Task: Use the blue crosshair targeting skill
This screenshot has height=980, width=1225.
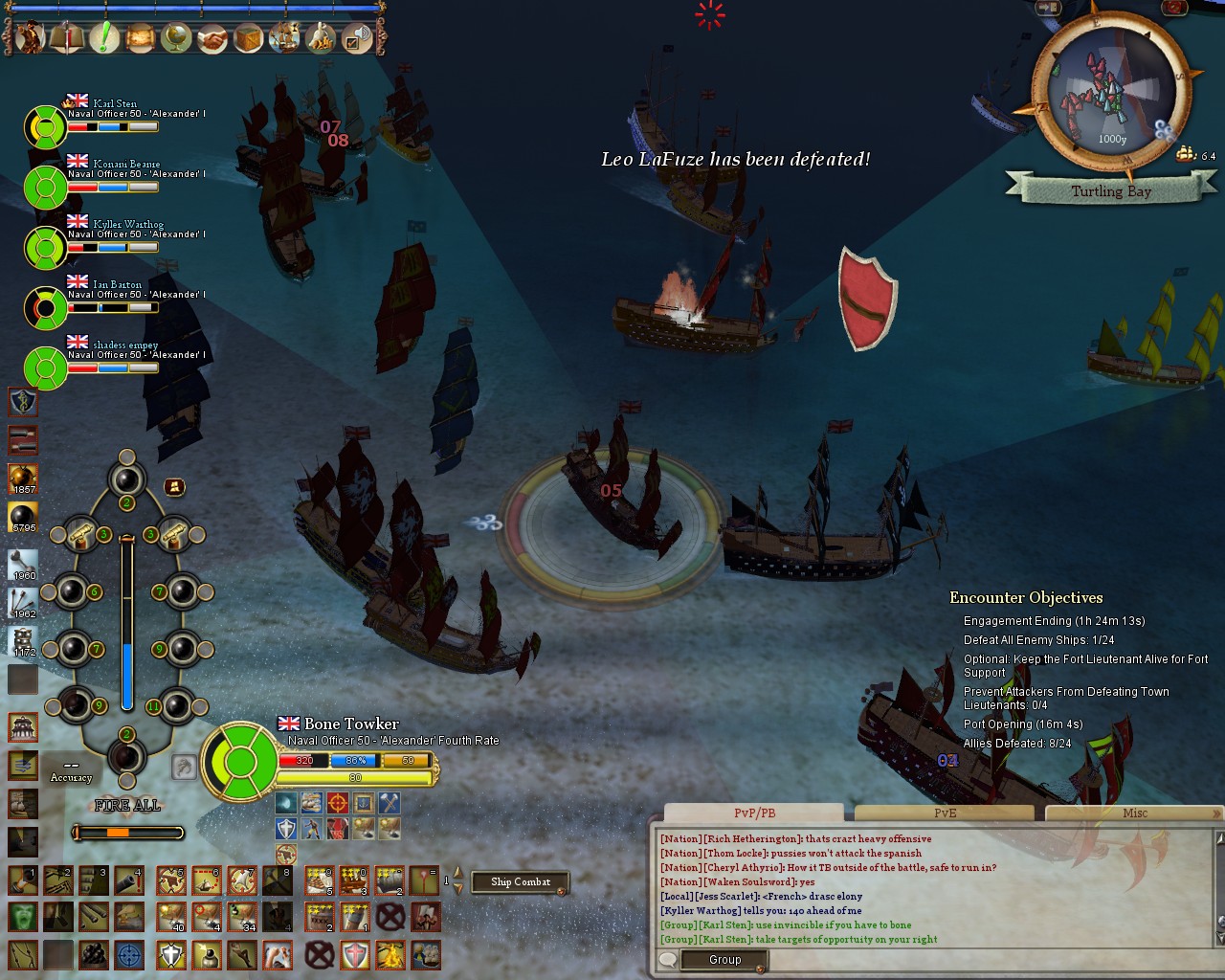Action: tap(129, 954)
